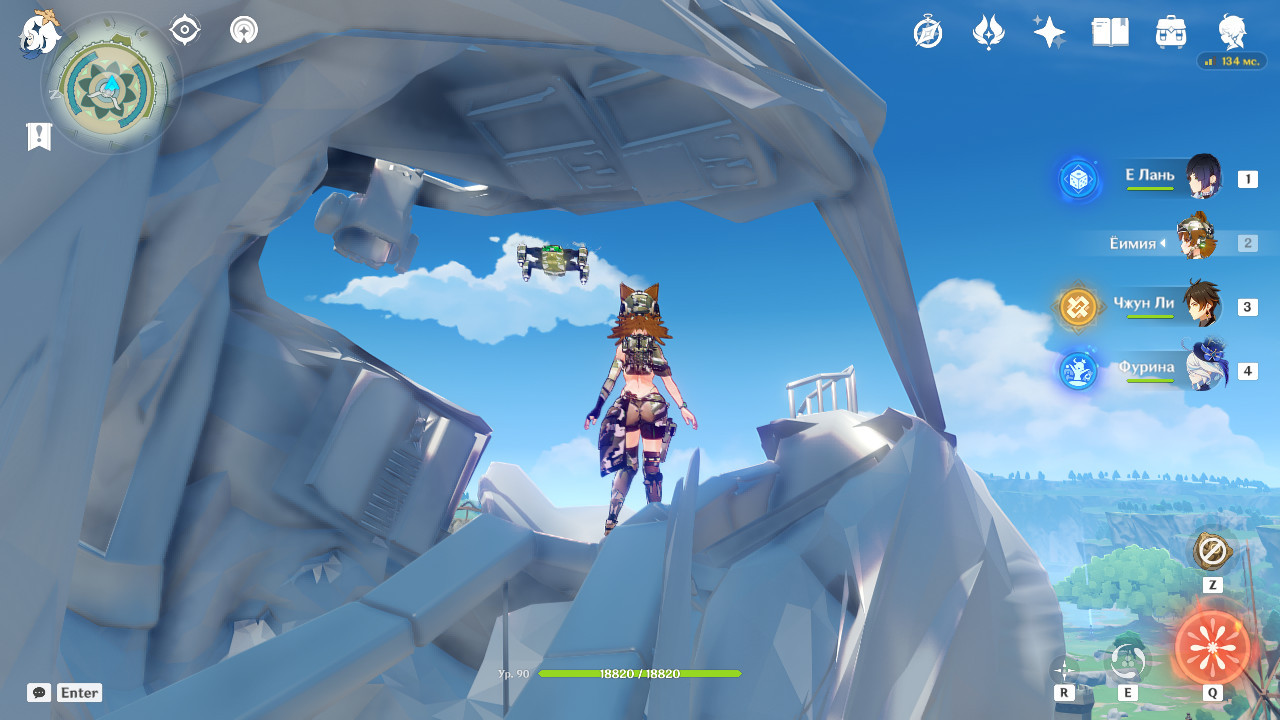Open the Wish menu star icon
Viewport: 1280px width, 720px height.
coord(1048,32)
